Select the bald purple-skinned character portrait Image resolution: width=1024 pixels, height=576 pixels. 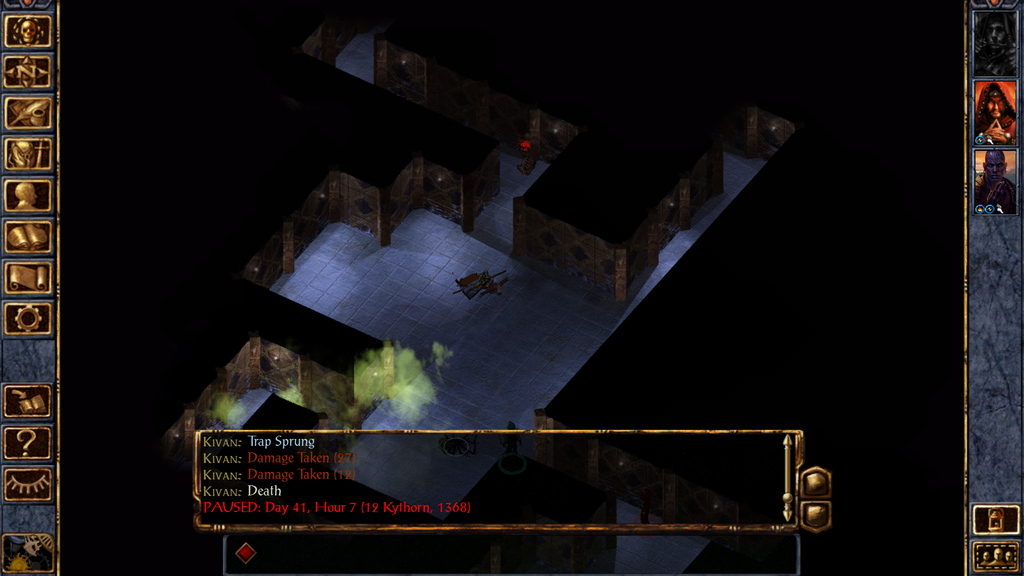[995, 181]
